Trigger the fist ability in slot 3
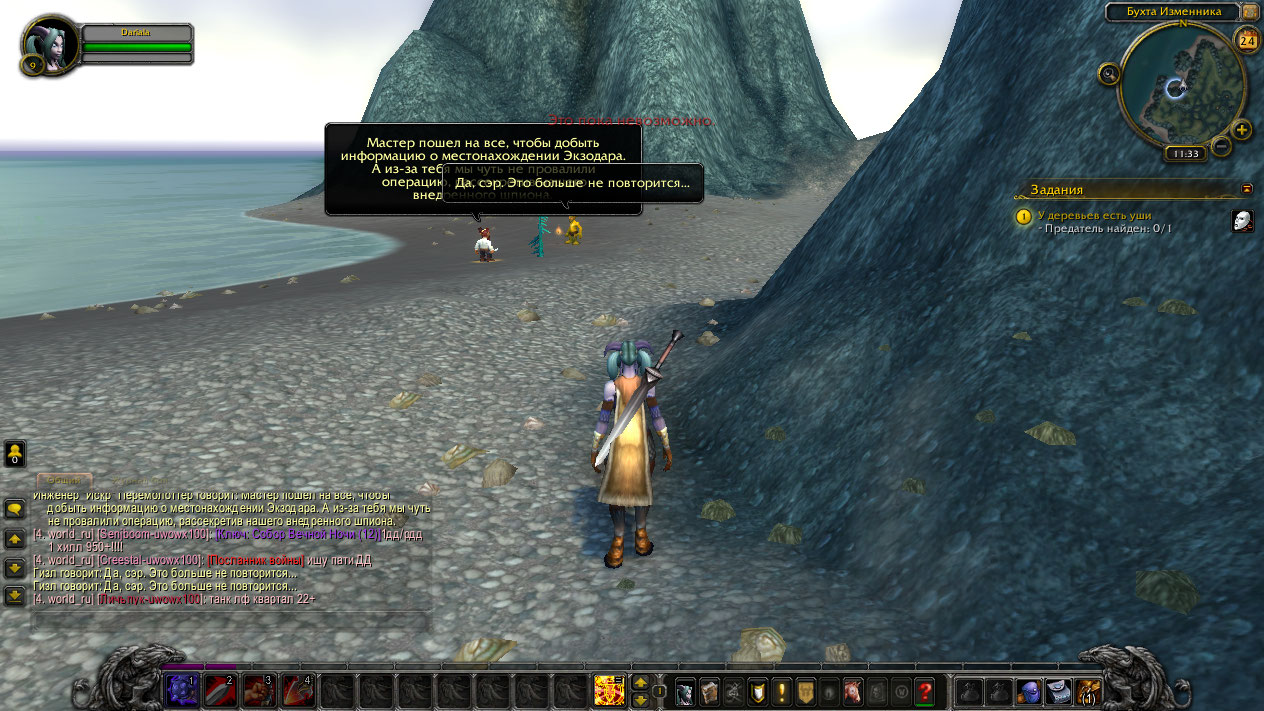Viewport: 1264px width, 711px height. (259, 690)
